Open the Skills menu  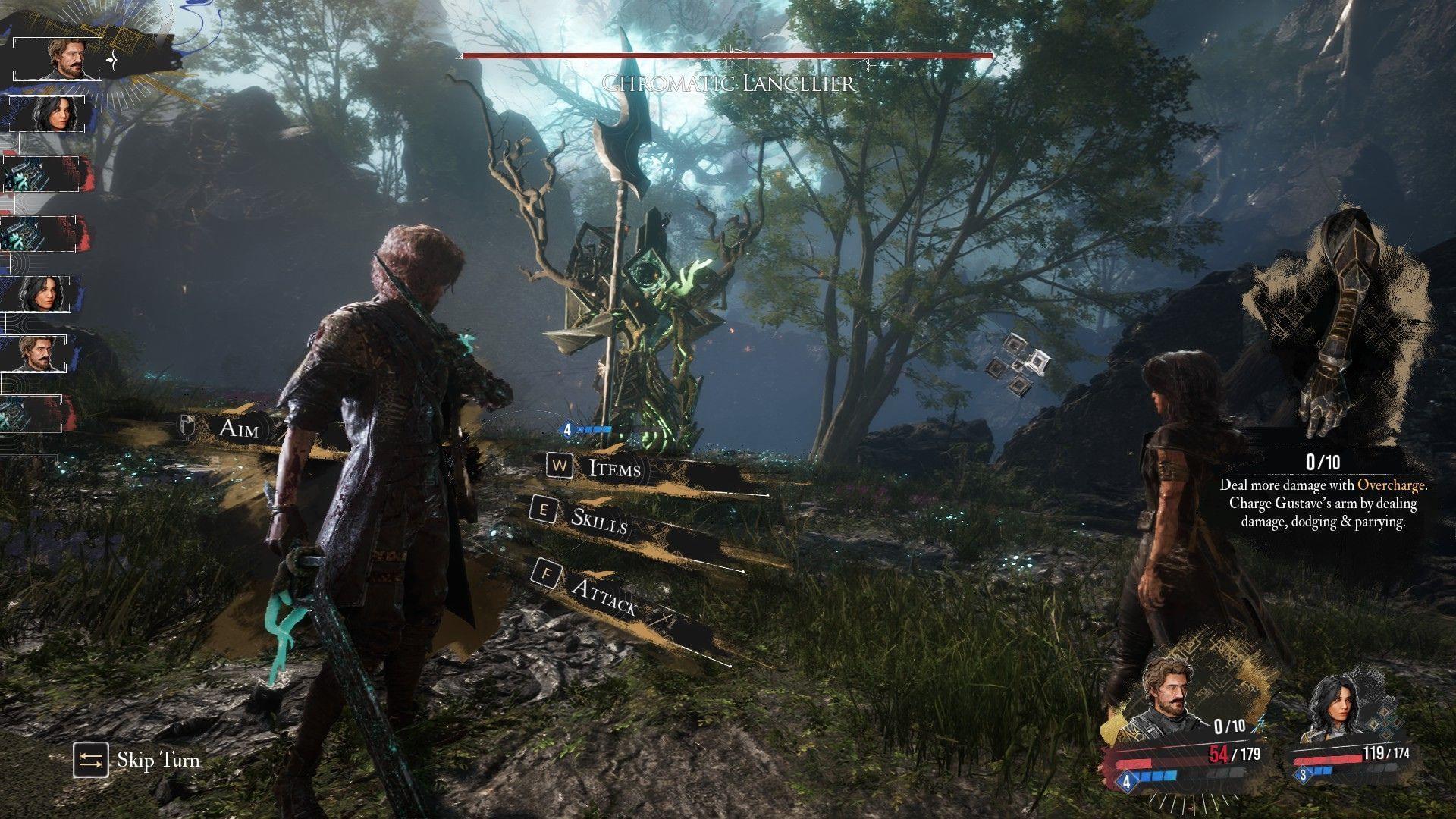coord(598,519)
